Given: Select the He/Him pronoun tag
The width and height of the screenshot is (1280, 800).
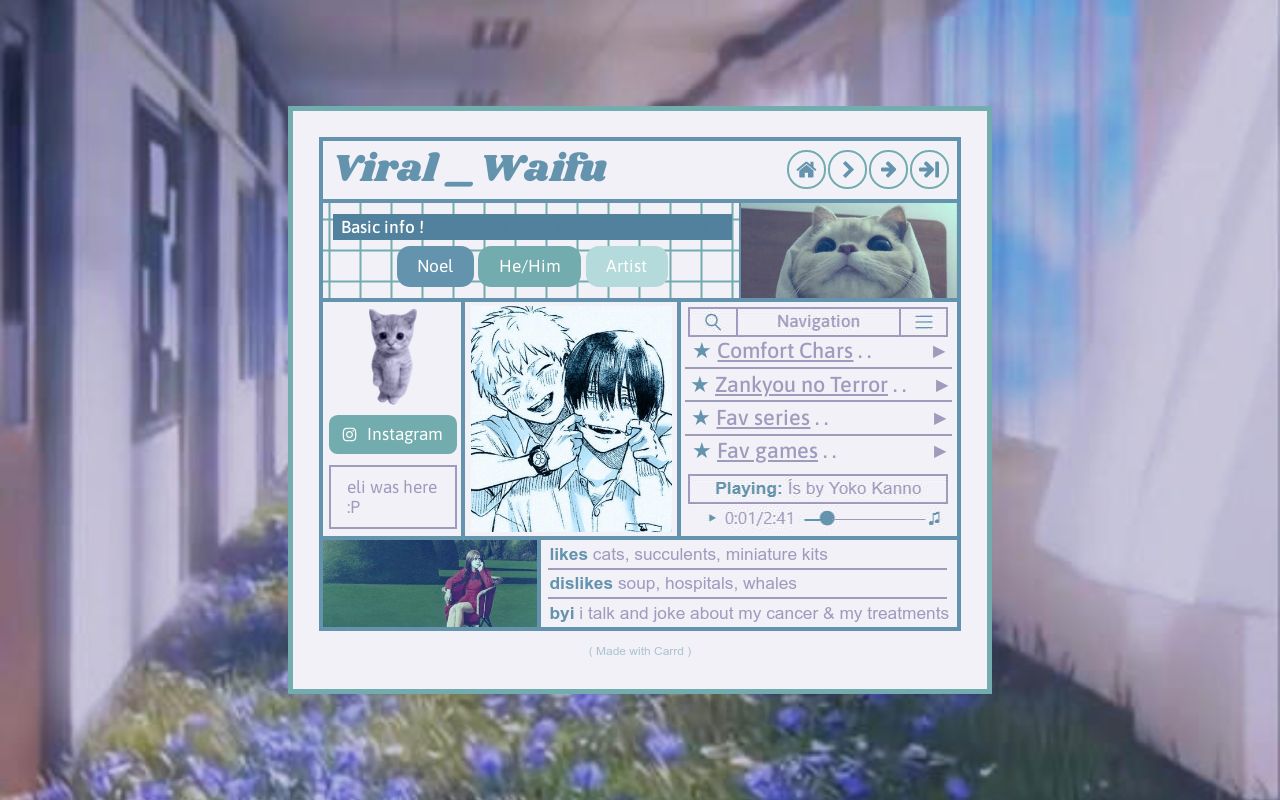Looking at the screenshot, I should [x=529, y=266].
